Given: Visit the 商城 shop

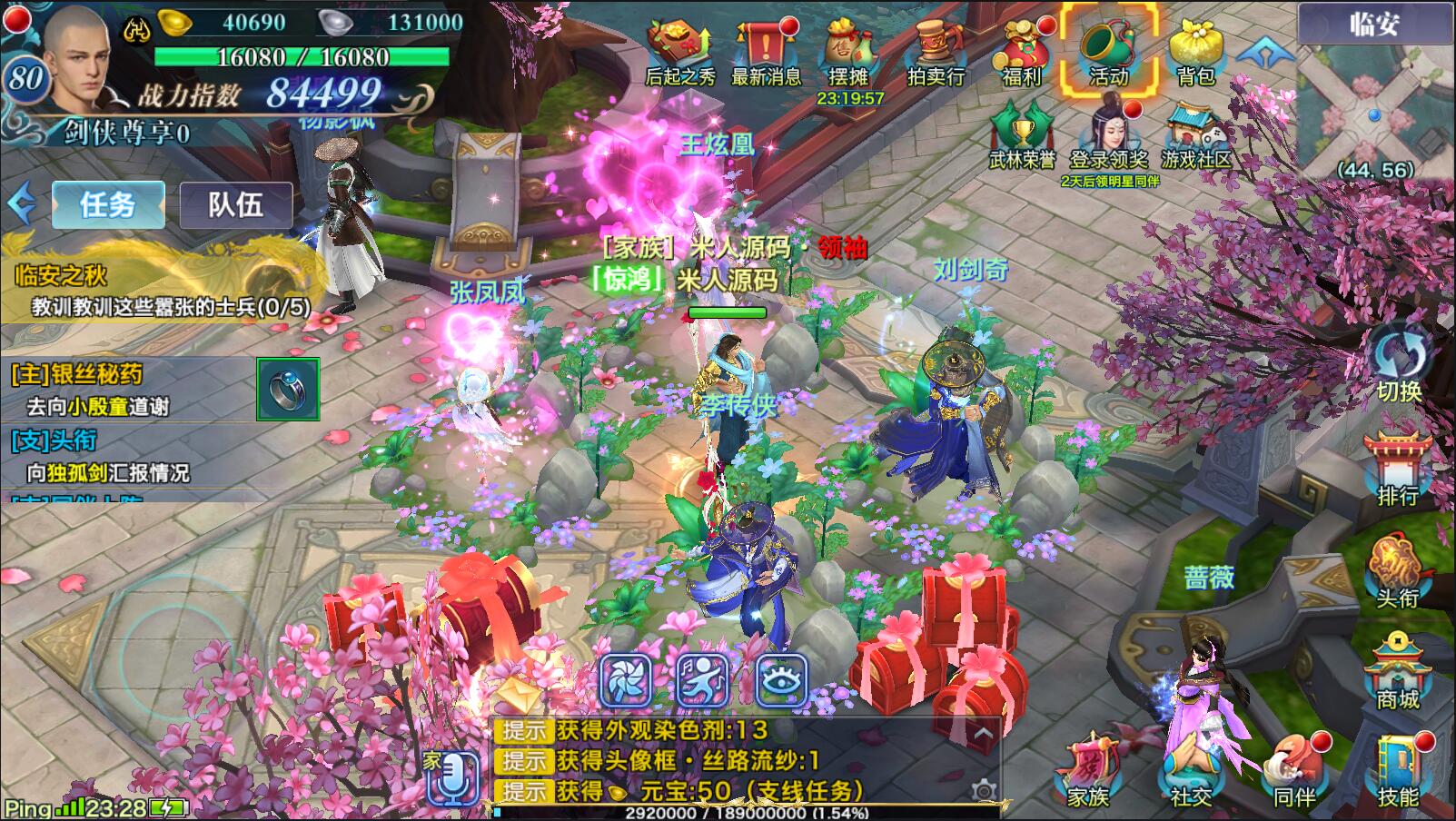Looking at the screenshot, I should click(x=1399, y=672).
